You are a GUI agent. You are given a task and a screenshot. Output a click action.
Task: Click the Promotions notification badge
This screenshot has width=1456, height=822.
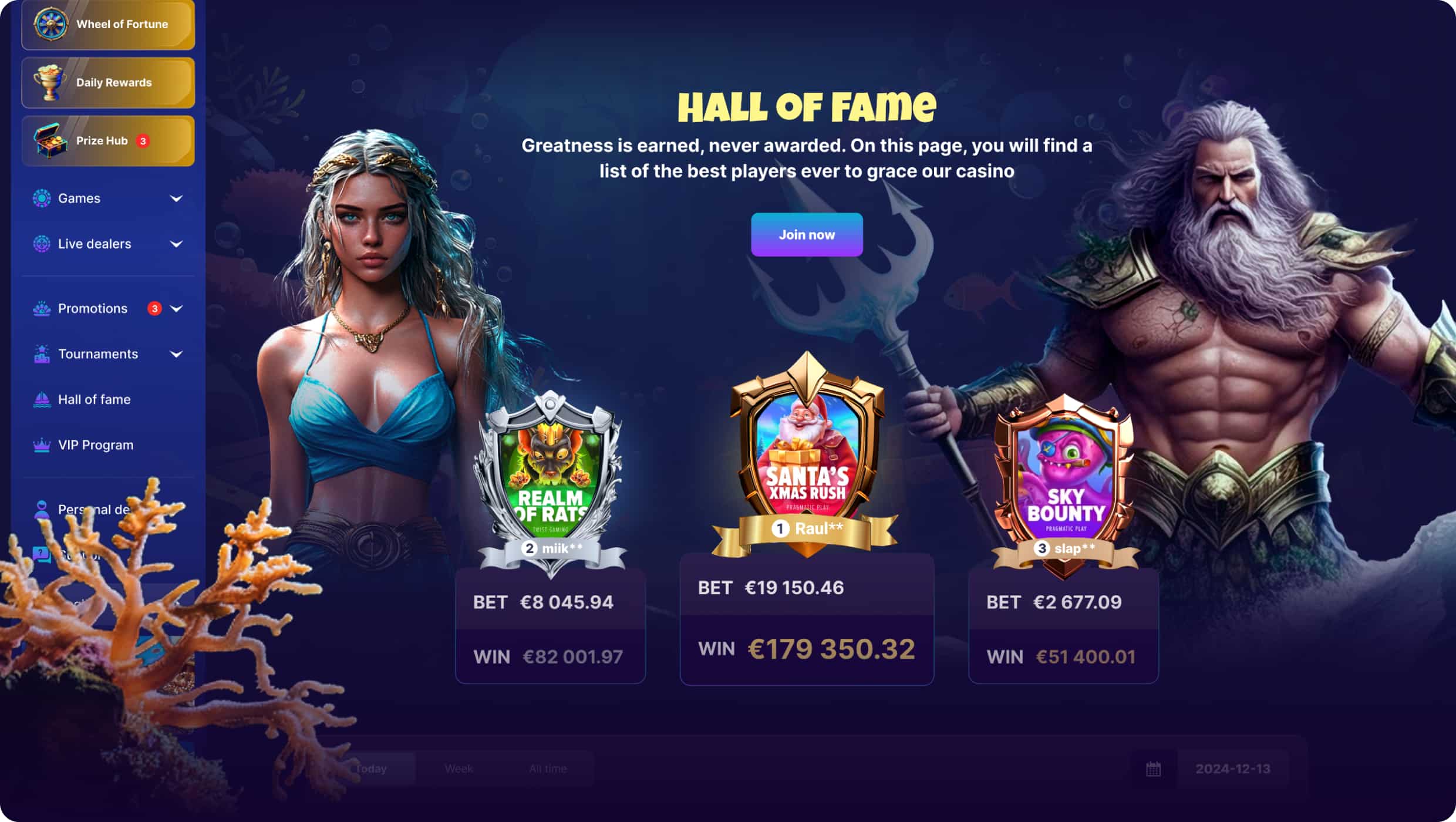(154, 308)
